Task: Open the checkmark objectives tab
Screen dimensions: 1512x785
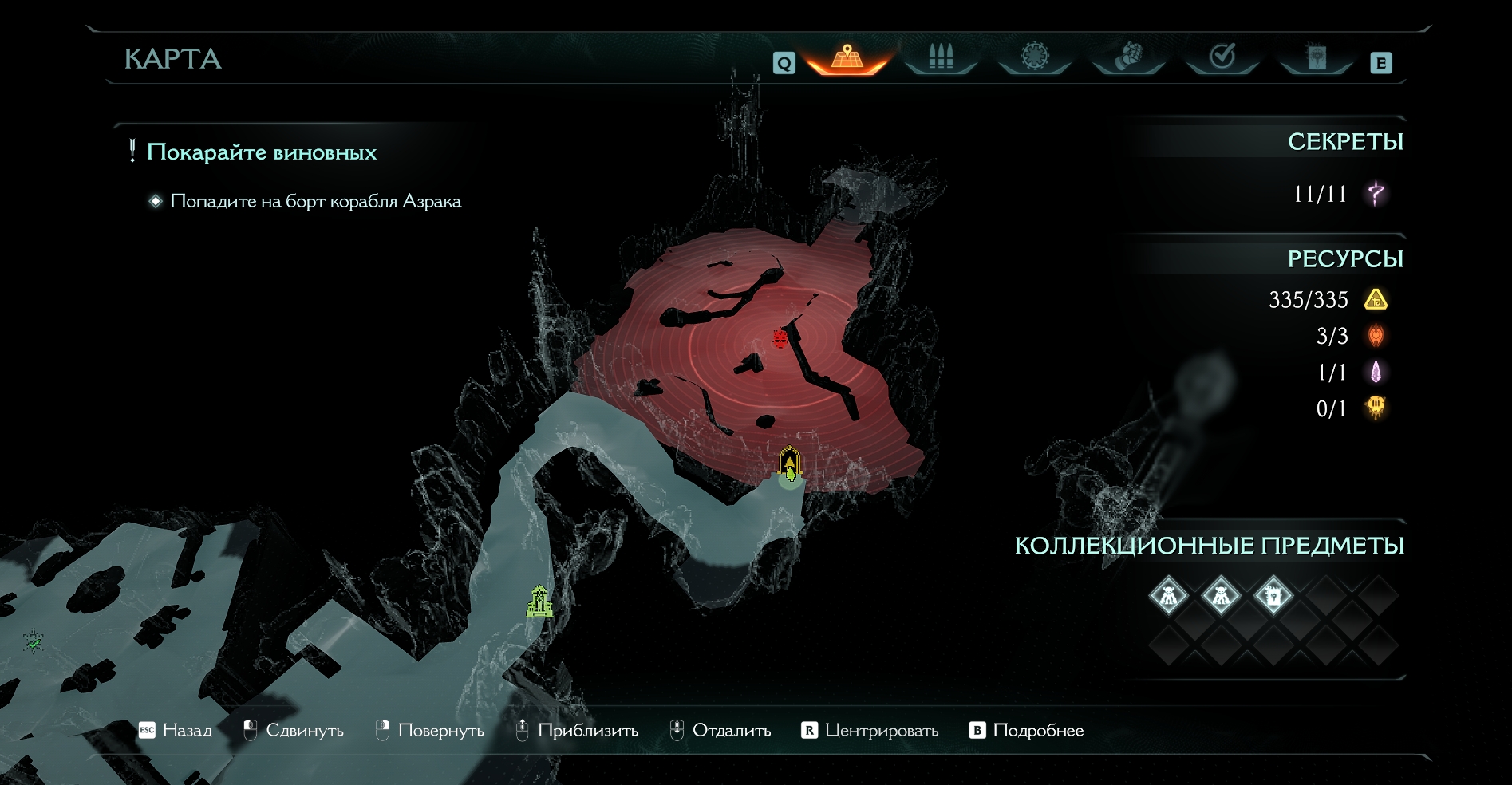Action: coord(1222,57)
